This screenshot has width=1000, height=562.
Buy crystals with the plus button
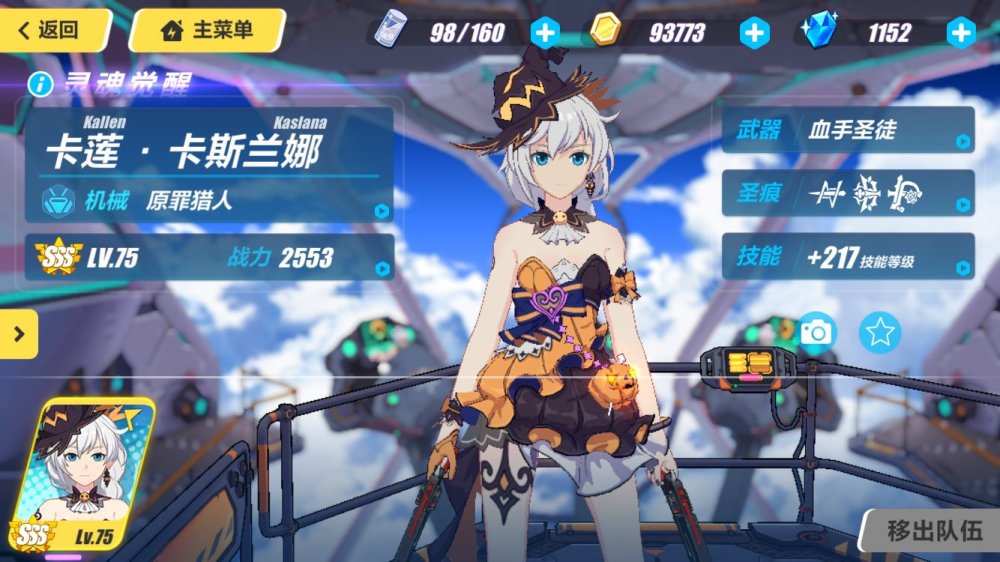tap(961, 33)
